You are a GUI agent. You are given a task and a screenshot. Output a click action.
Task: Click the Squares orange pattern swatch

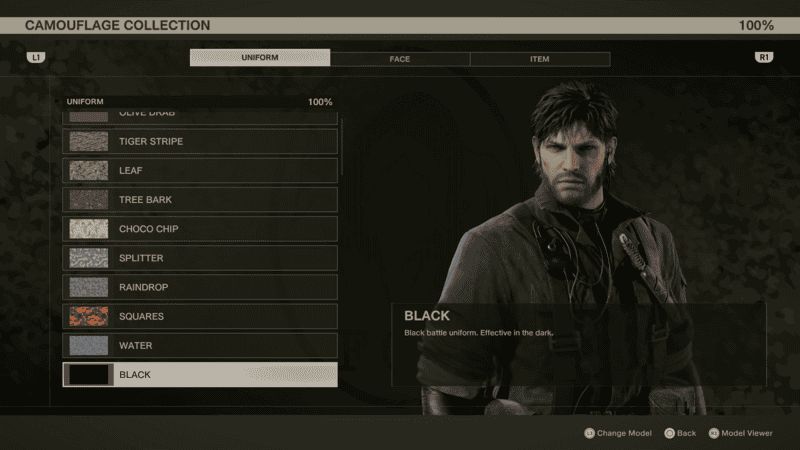click(89, 316)
